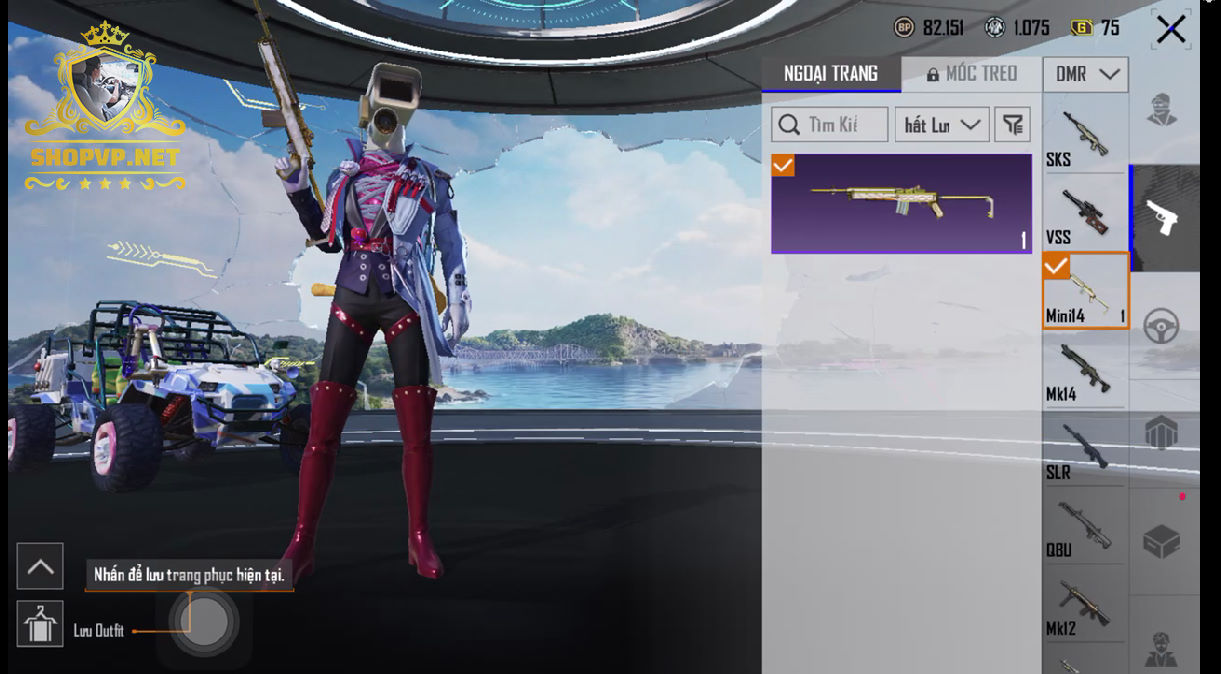Open the filter funnel button
This screenshot has height=674, width=1221.
click(1013, 125)
